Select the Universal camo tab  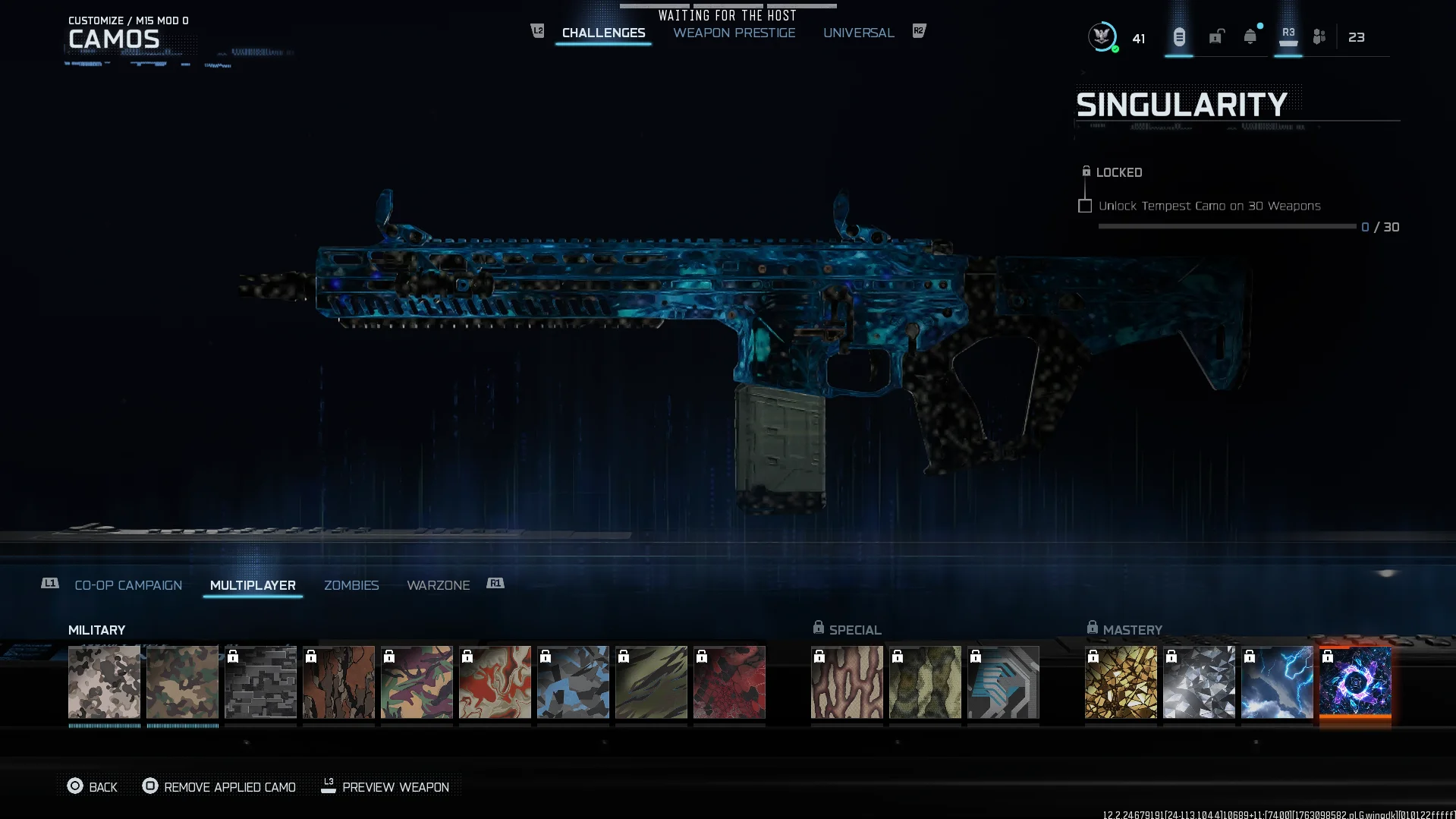click(x=858, y=33)
